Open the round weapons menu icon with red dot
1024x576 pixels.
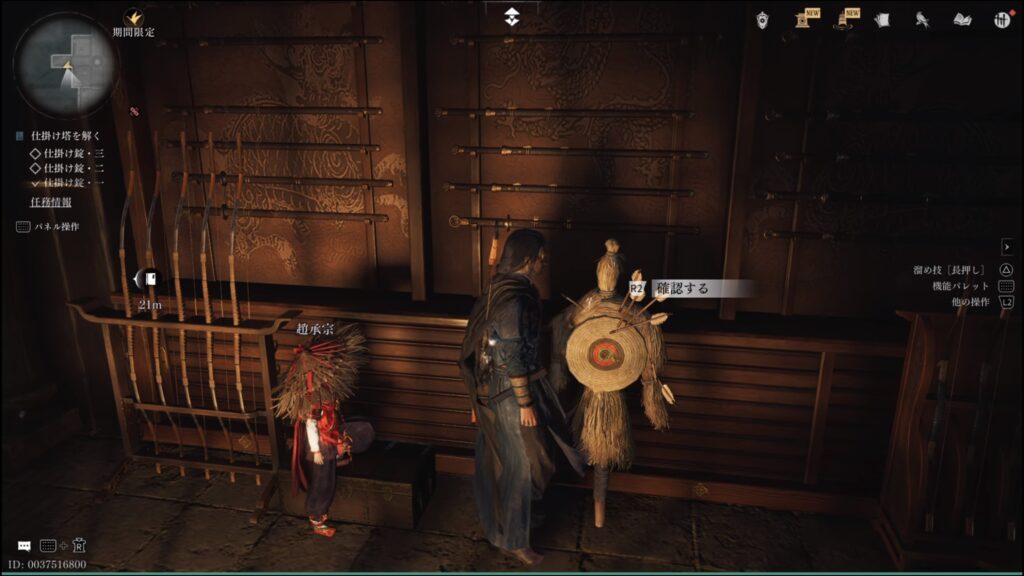click(1001, 19)
